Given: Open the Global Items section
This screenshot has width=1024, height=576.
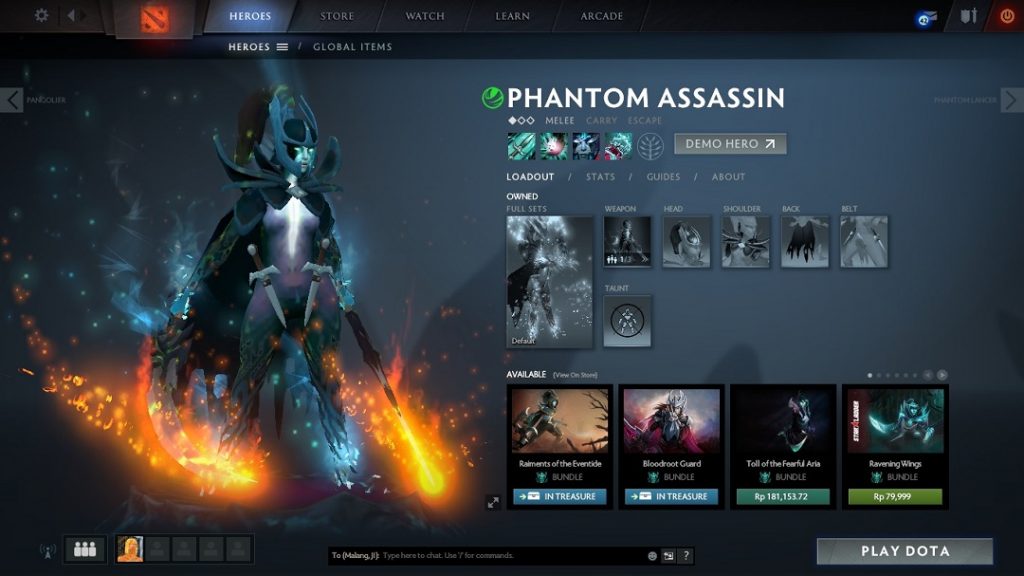Looking at the screenshot, I should pyautogui.click(x=352, y=47).
